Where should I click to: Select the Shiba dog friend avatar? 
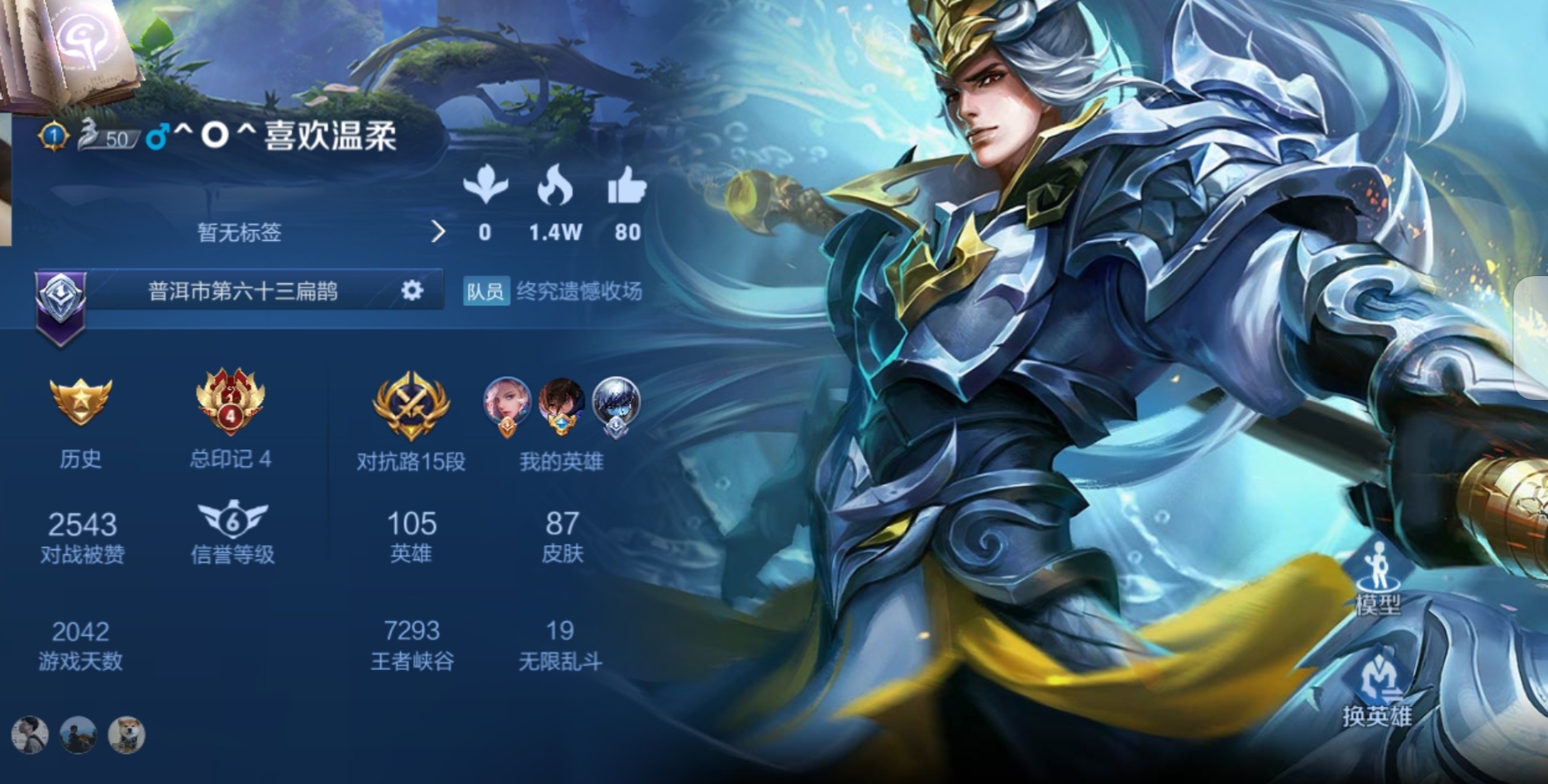tap(126, 734)
